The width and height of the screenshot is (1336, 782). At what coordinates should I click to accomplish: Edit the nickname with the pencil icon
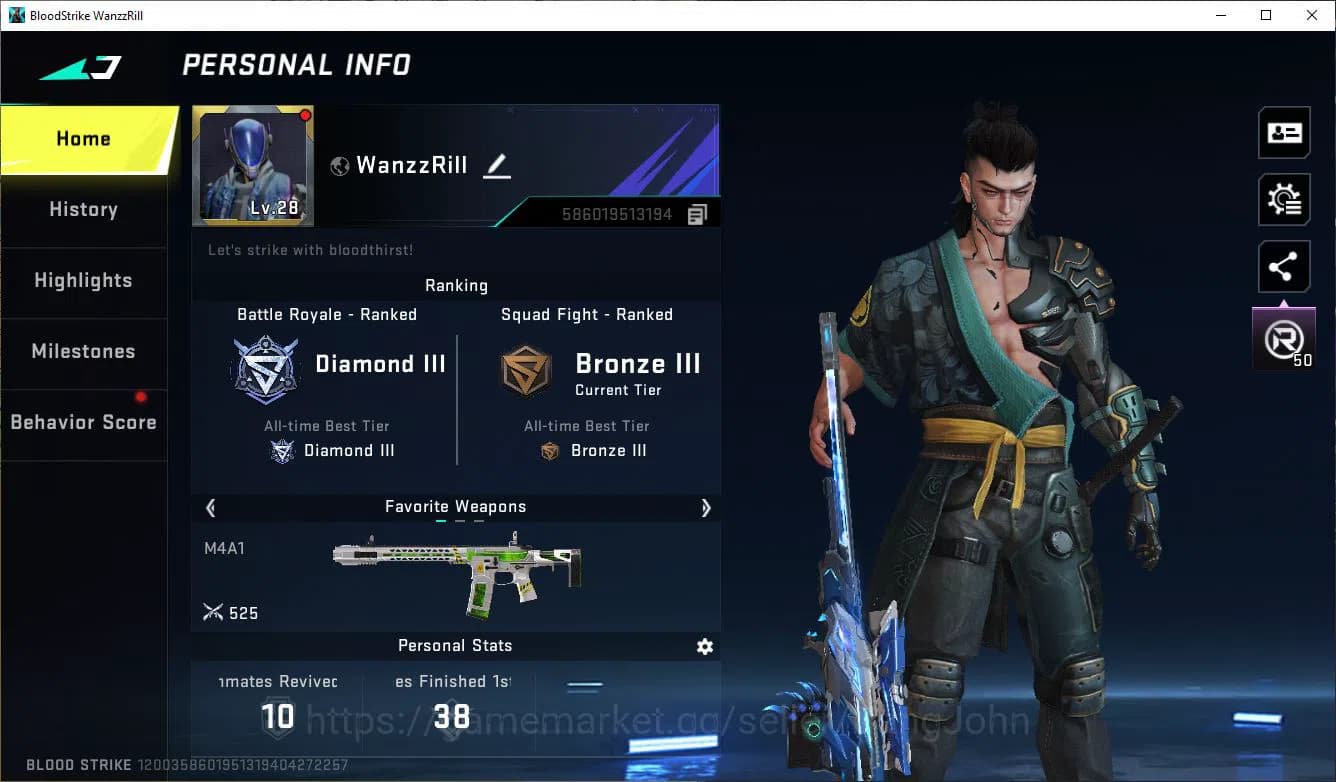point(497,166)
